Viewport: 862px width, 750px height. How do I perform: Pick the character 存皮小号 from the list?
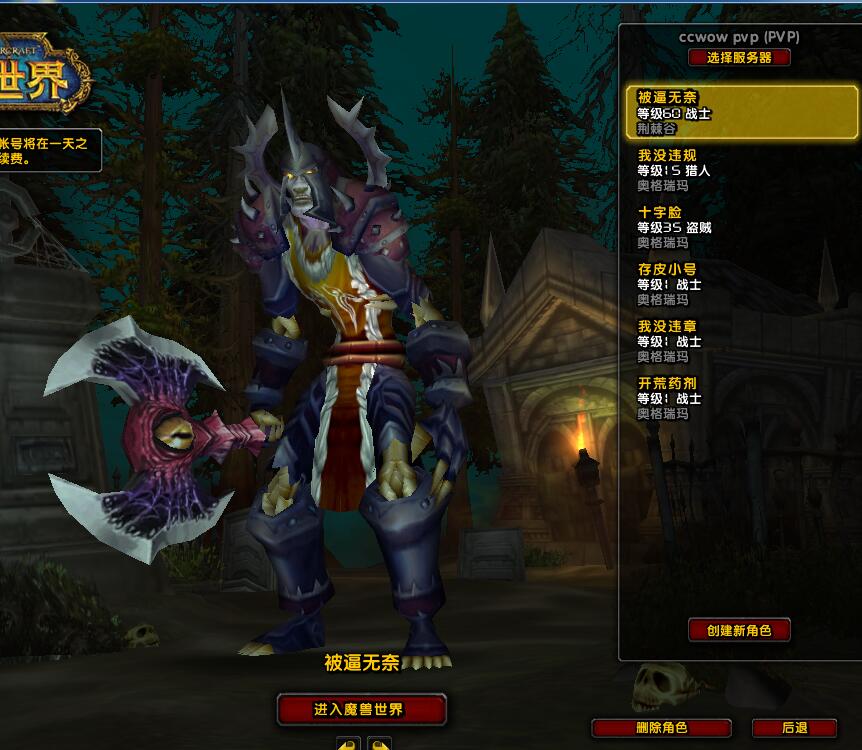[x=738, y=284]
